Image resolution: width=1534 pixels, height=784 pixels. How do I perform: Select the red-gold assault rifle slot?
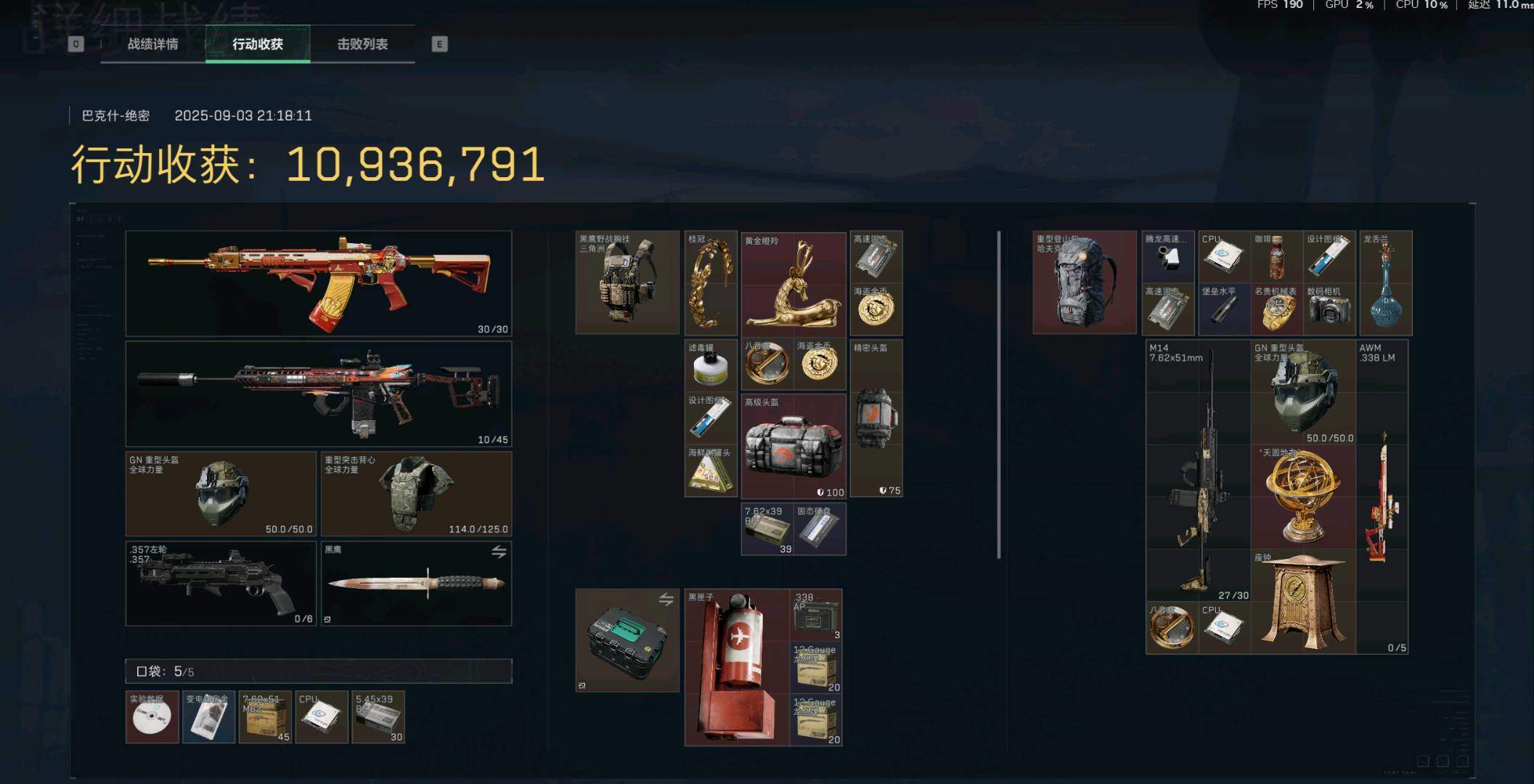(318, 283)
